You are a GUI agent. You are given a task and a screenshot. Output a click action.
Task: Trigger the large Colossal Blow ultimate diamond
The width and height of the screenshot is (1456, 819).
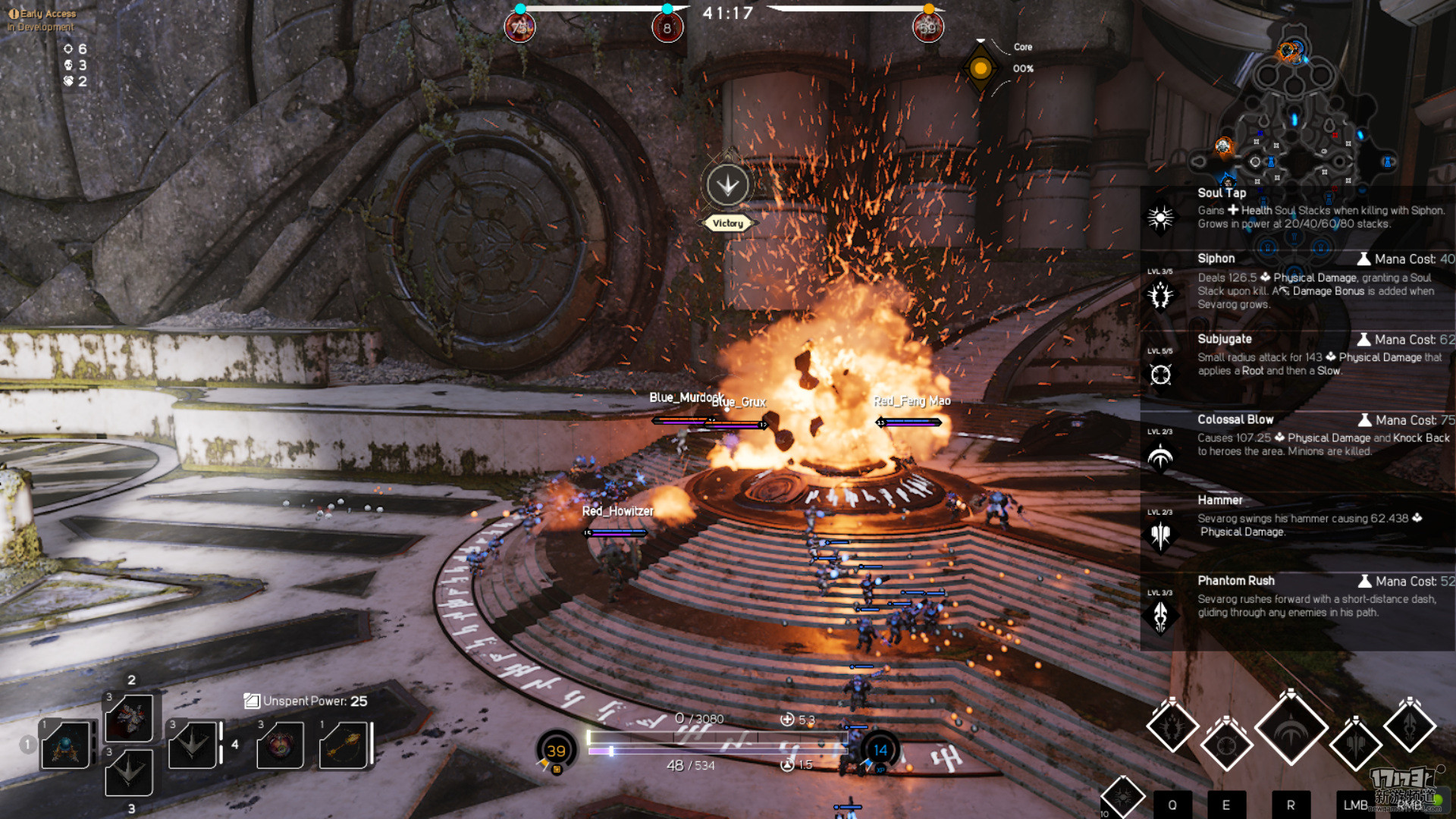pyautogui.click(x=1291, y=729)
